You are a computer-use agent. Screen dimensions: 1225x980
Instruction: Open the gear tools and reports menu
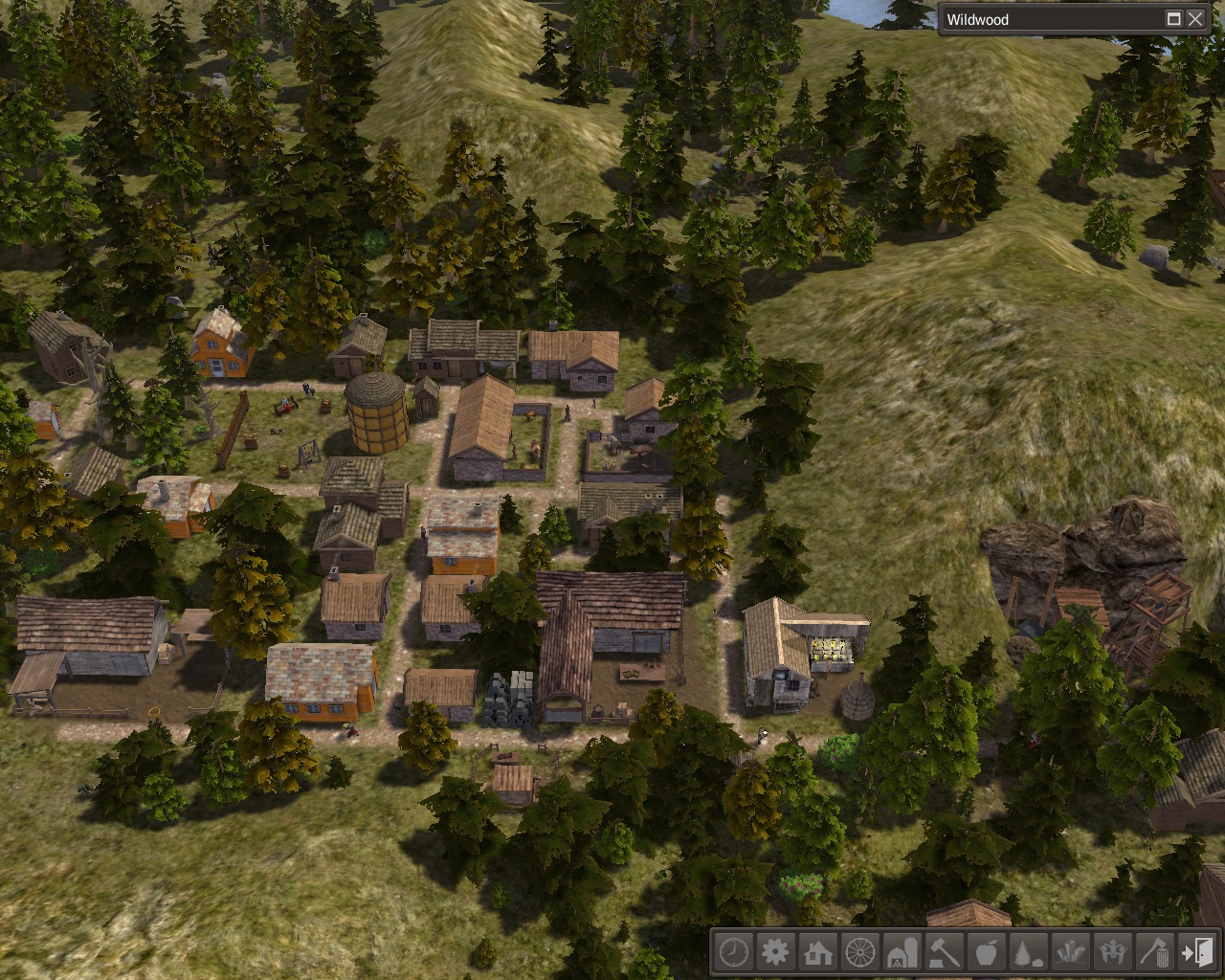click(x=775, y=952)
